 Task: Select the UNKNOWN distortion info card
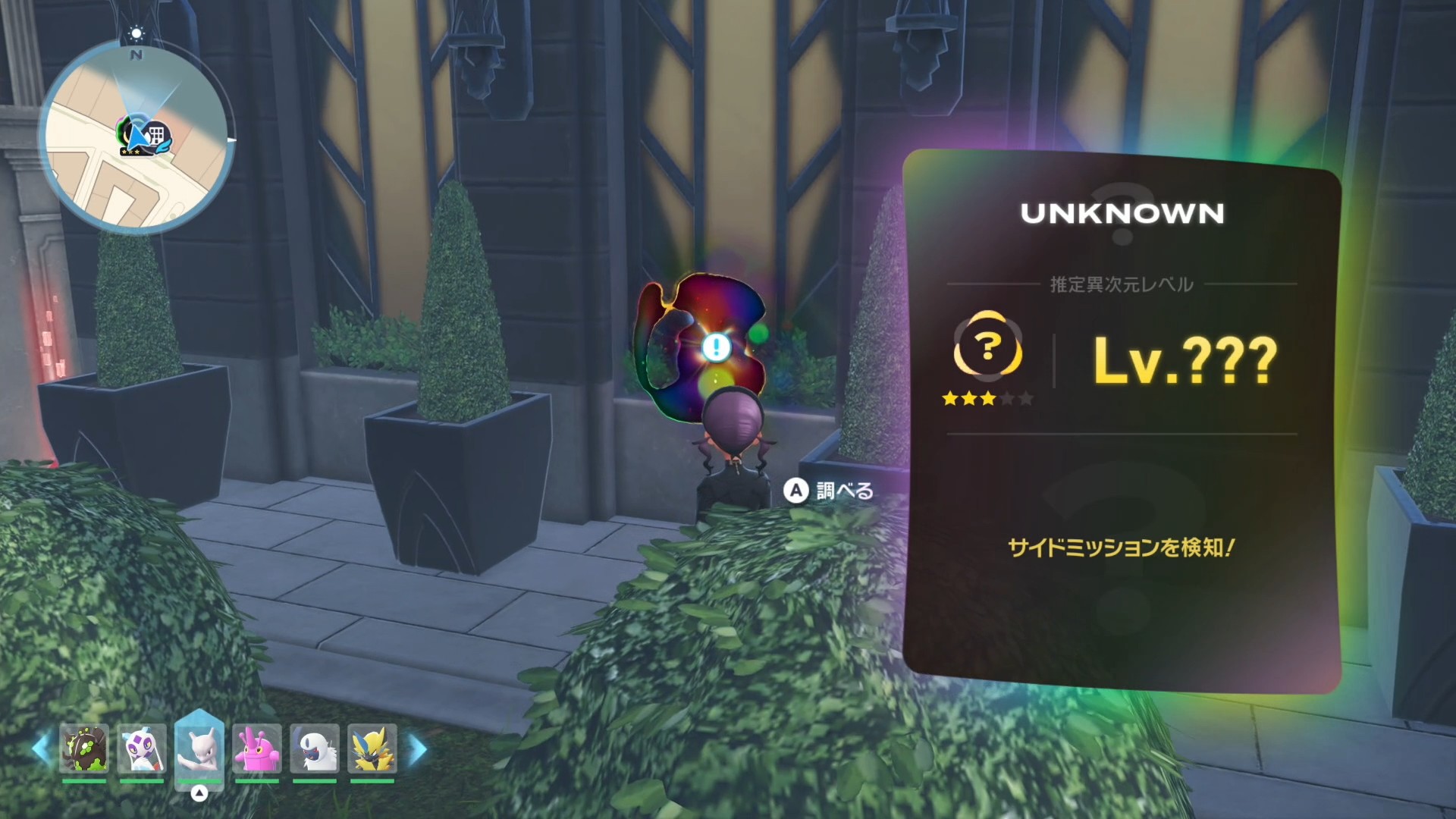point(1121,421)
